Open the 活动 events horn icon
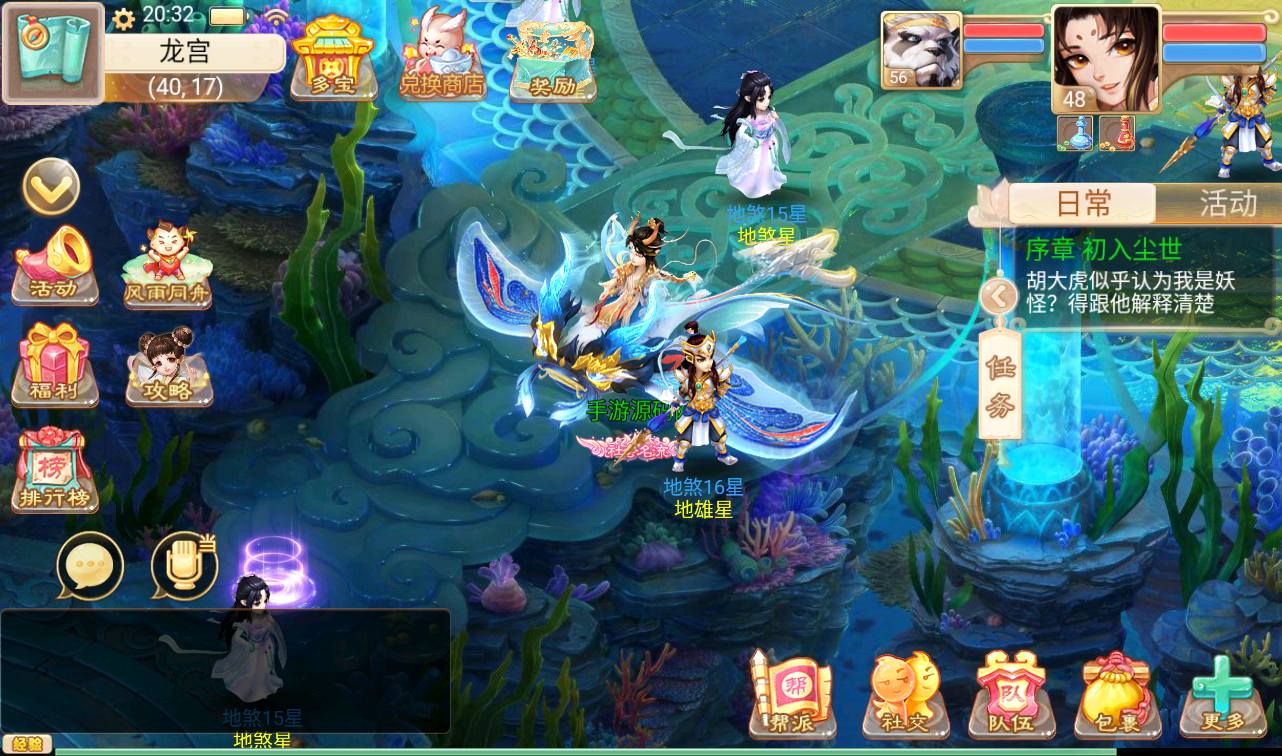Screen dimensions: 1282x756 pos(56,265)
